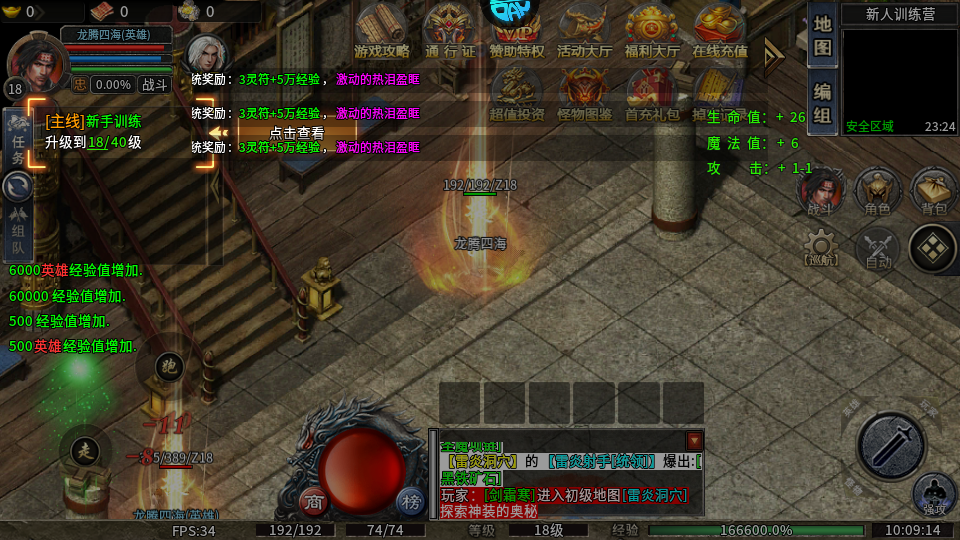The width and height of the screenshot is (960, 540).
Task: Open the 地图 map button
Action: click(x=822, y=35)
